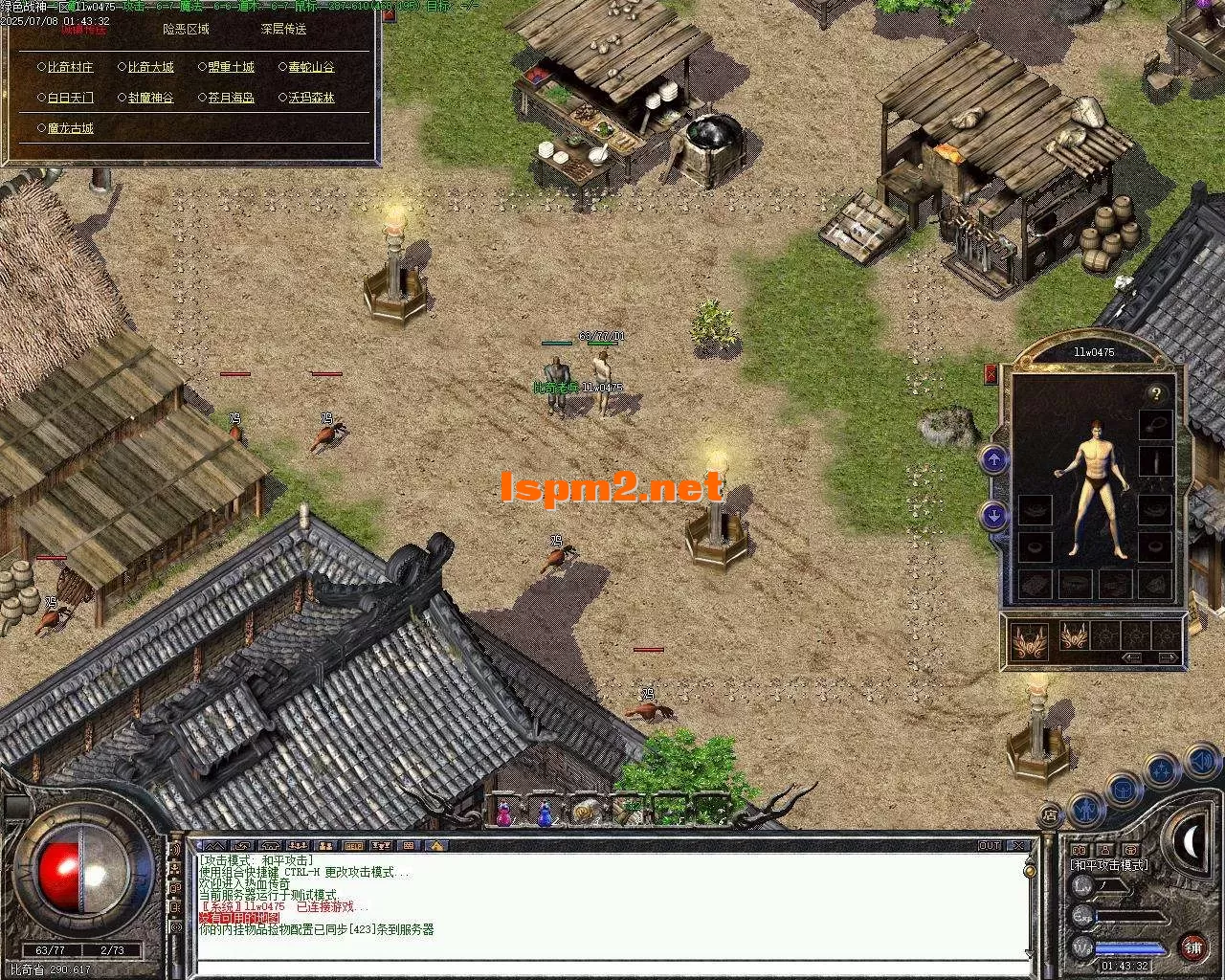Select the large winged emblem slot

1029,639
